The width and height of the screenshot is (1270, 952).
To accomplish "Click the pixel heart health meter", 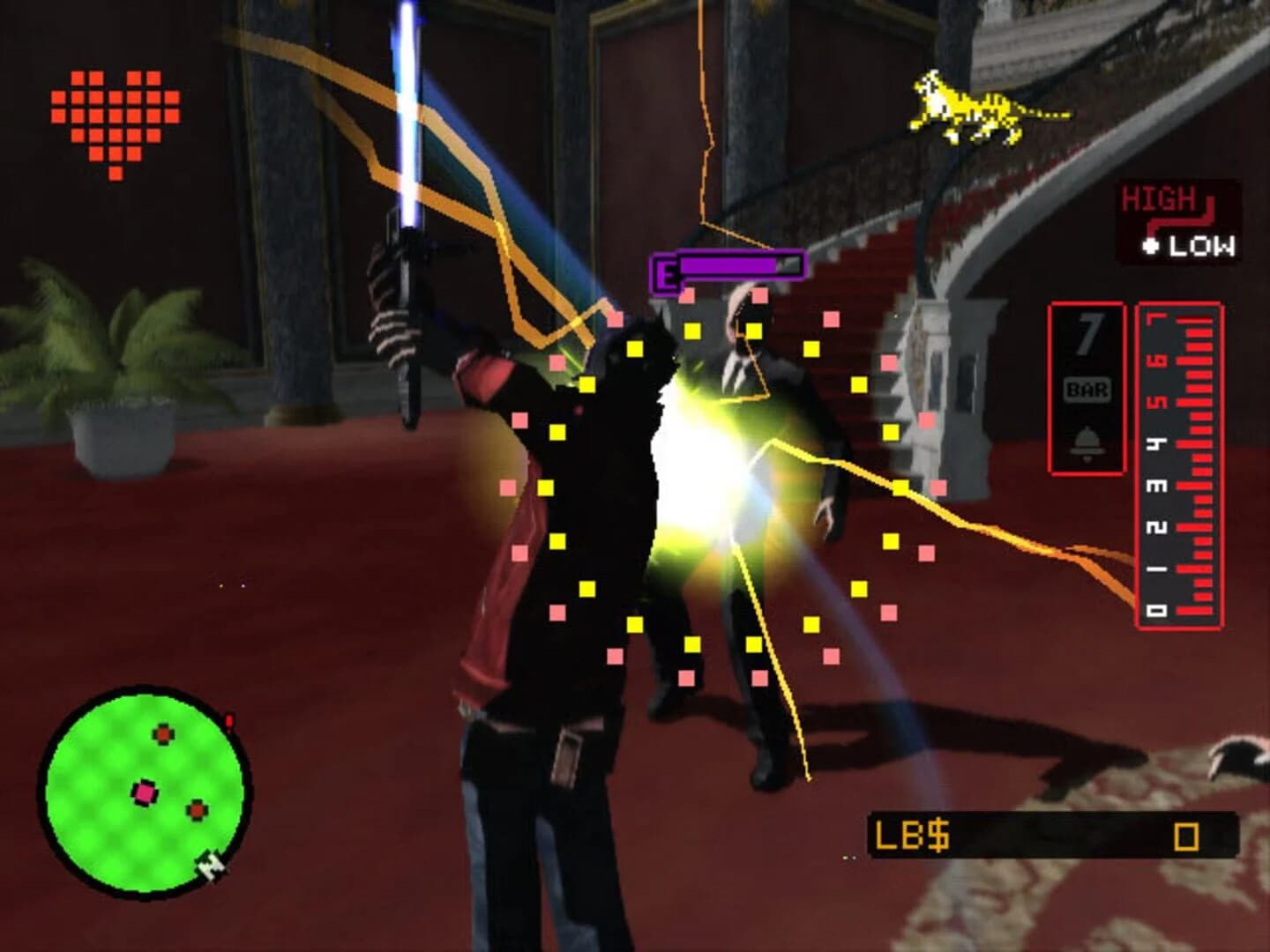I will tap(114, 115).
